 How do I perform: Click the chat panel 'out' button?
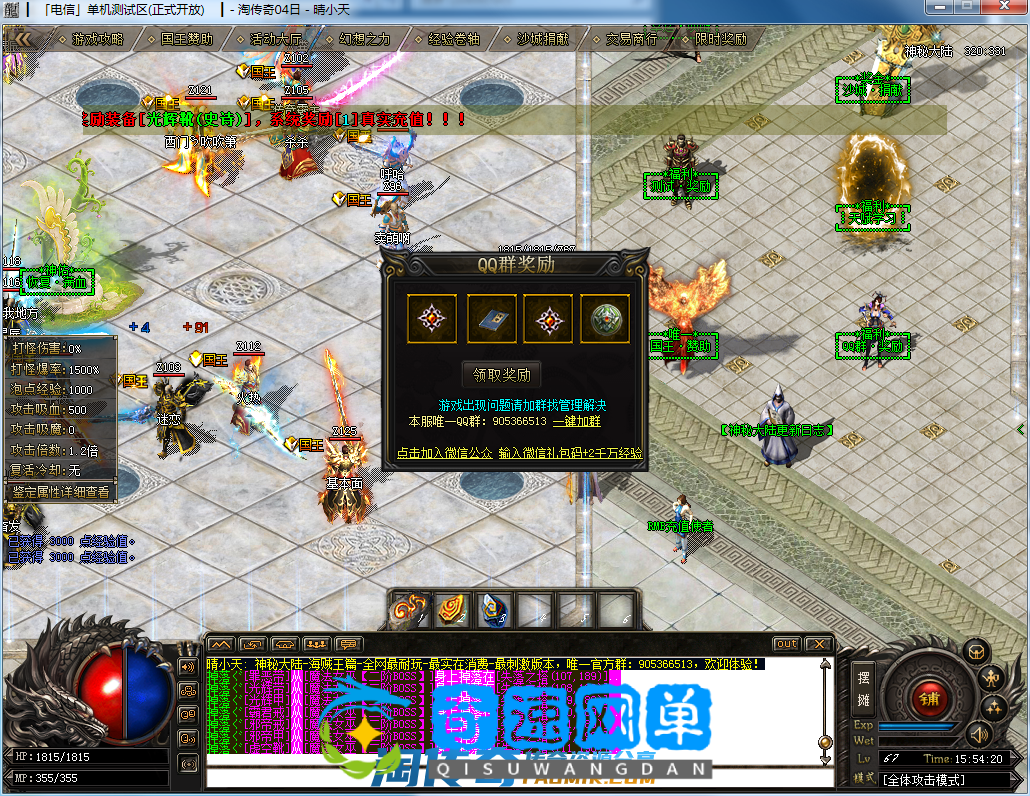pyautogui.click(x=787, y=644)
